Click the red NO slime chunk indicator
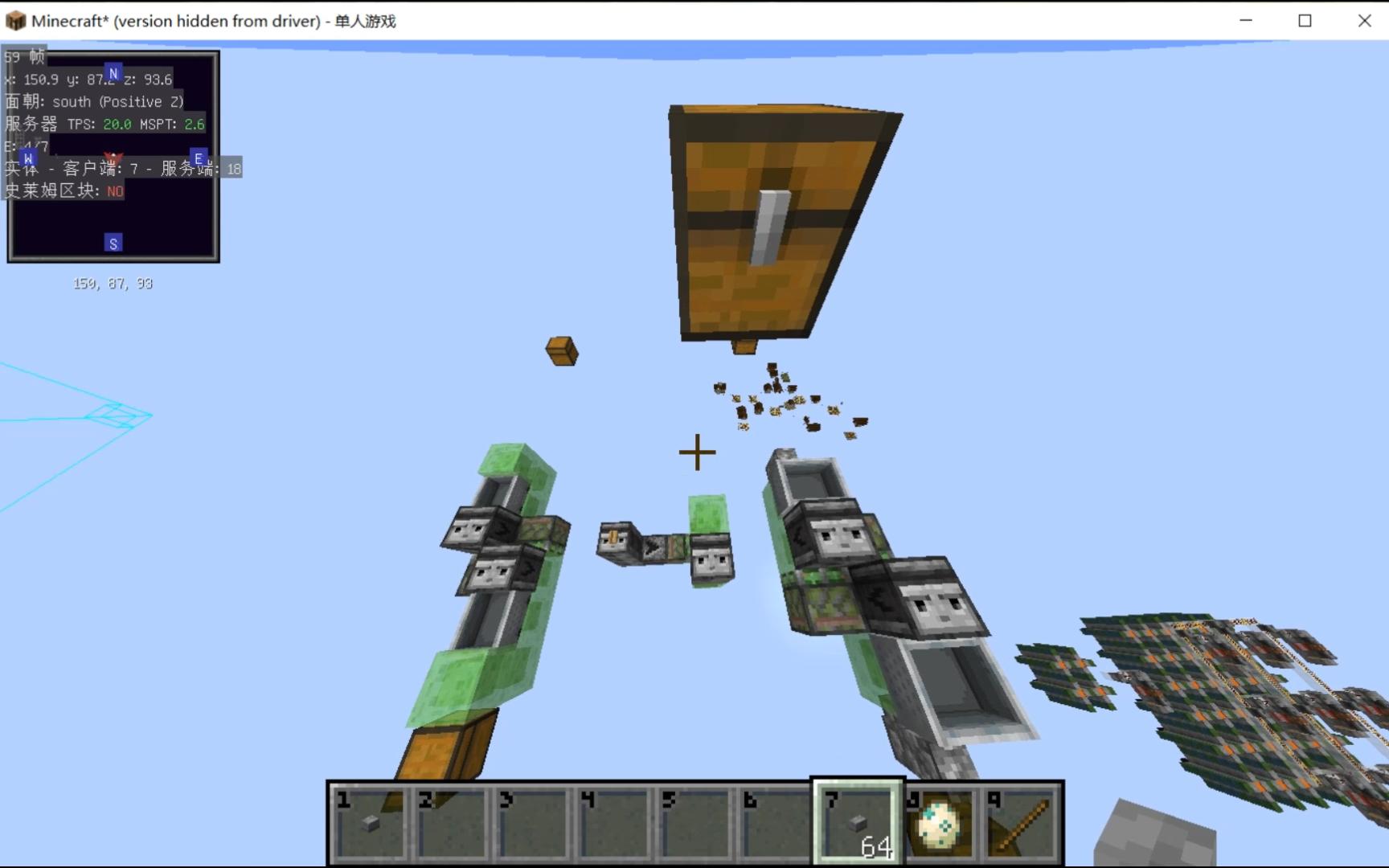 coord(114,191)
